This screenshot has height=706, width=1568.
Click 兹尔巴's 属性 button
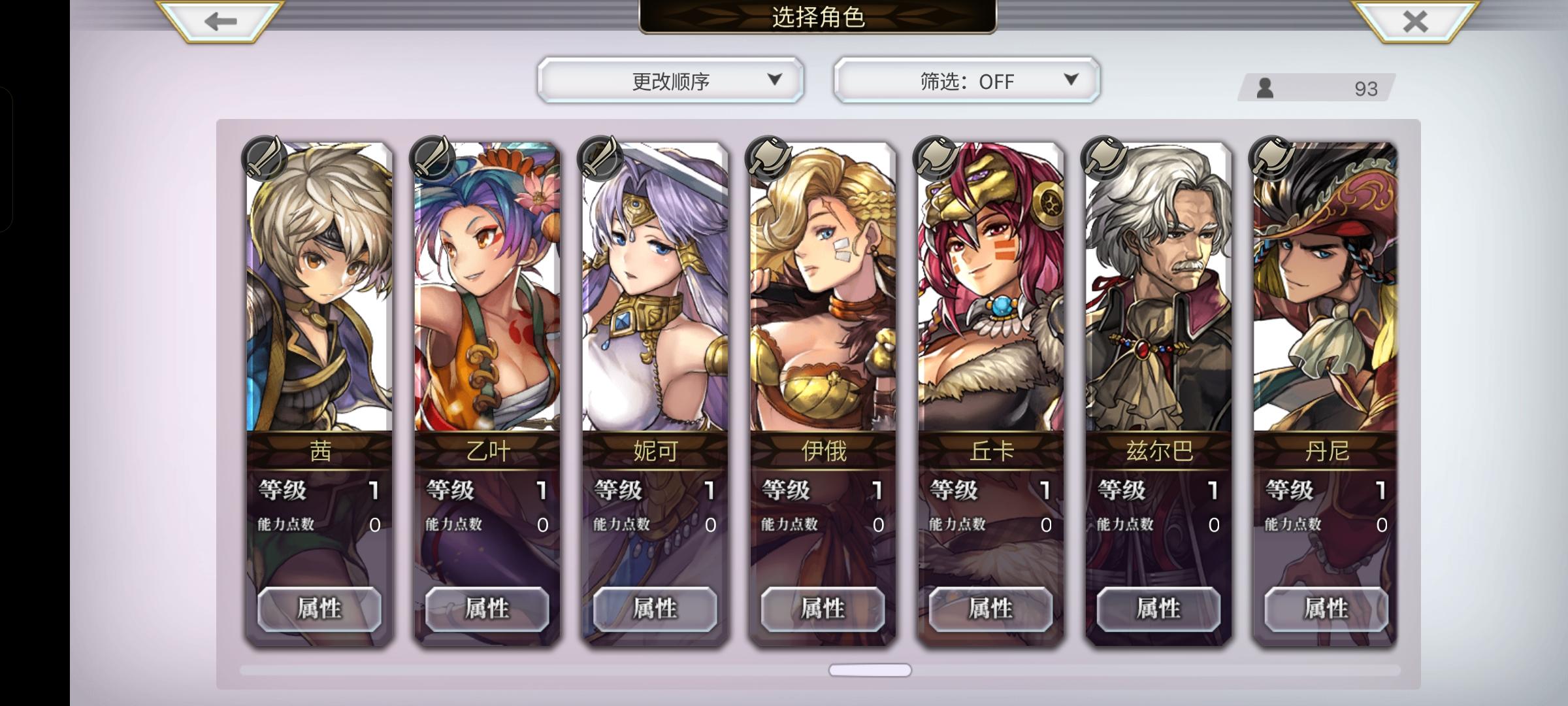pos(1159,609)
